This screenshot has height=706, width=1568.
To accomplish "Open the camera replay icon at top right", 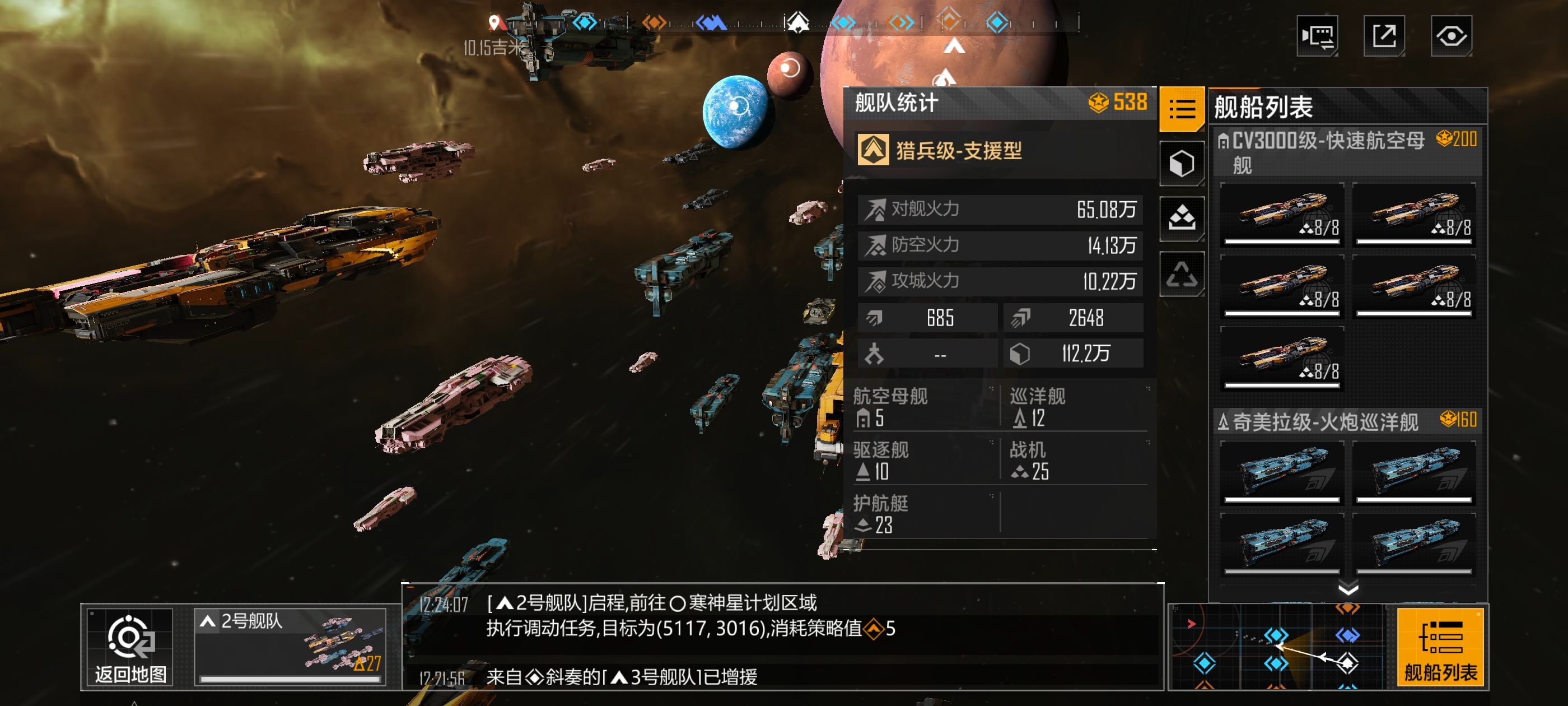I will tap(1317, 36).
